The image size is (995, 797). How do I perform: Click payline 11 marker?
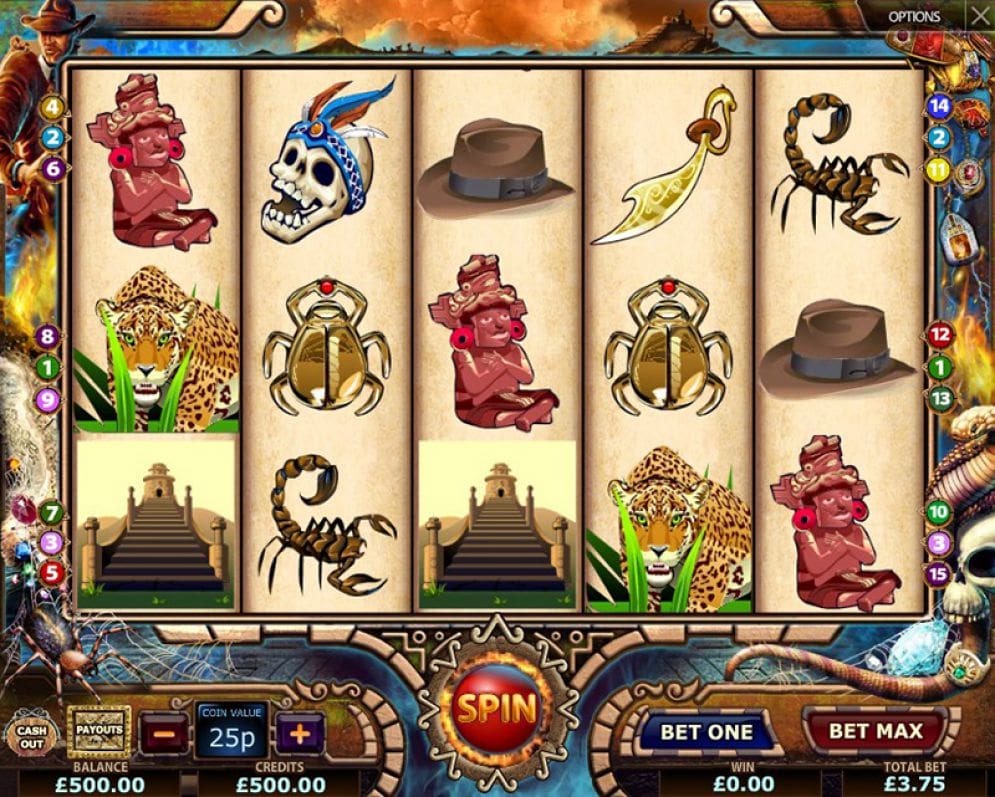[937, 170]
